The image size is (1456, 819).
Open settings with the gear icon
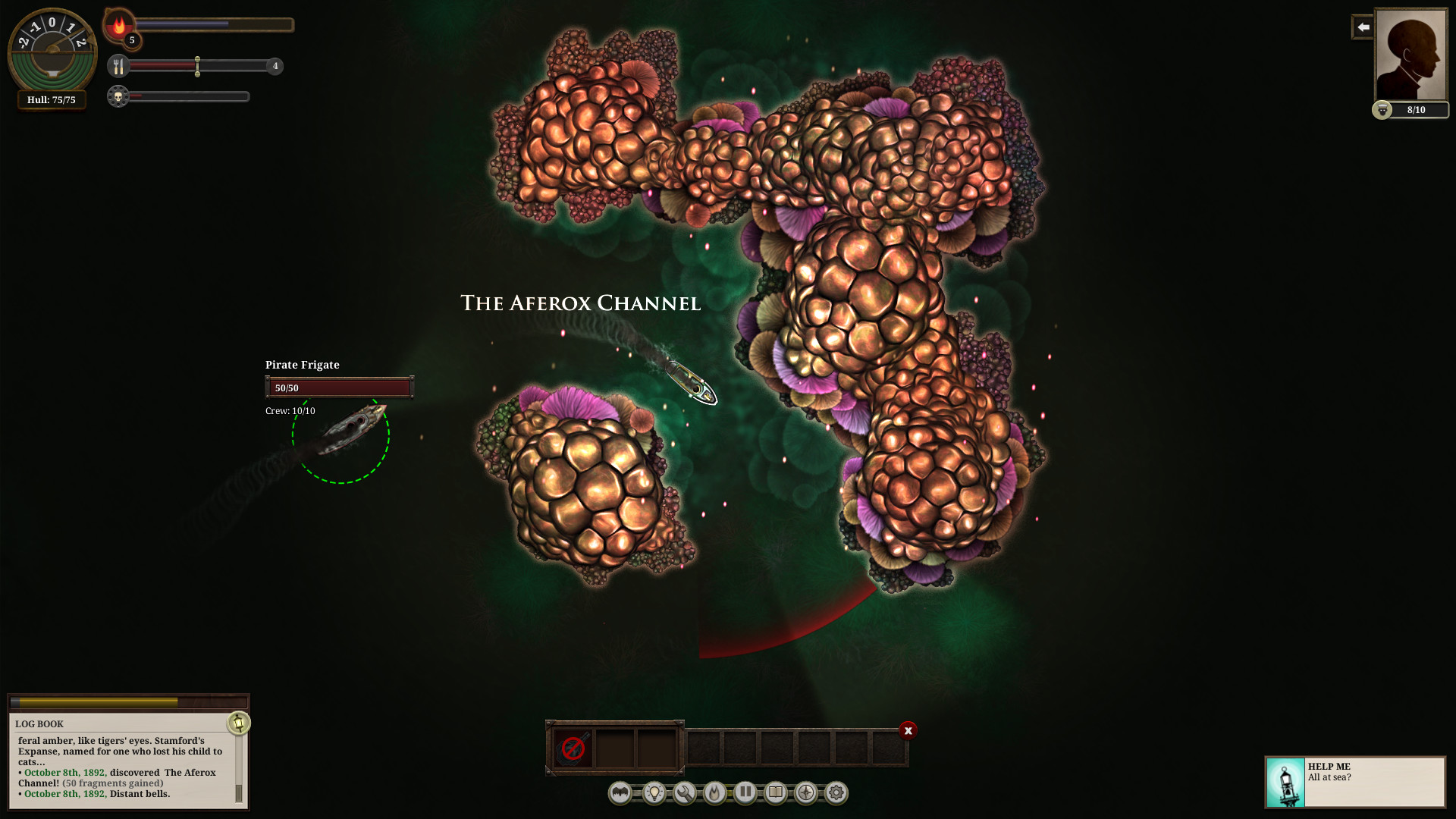(836, 793)
